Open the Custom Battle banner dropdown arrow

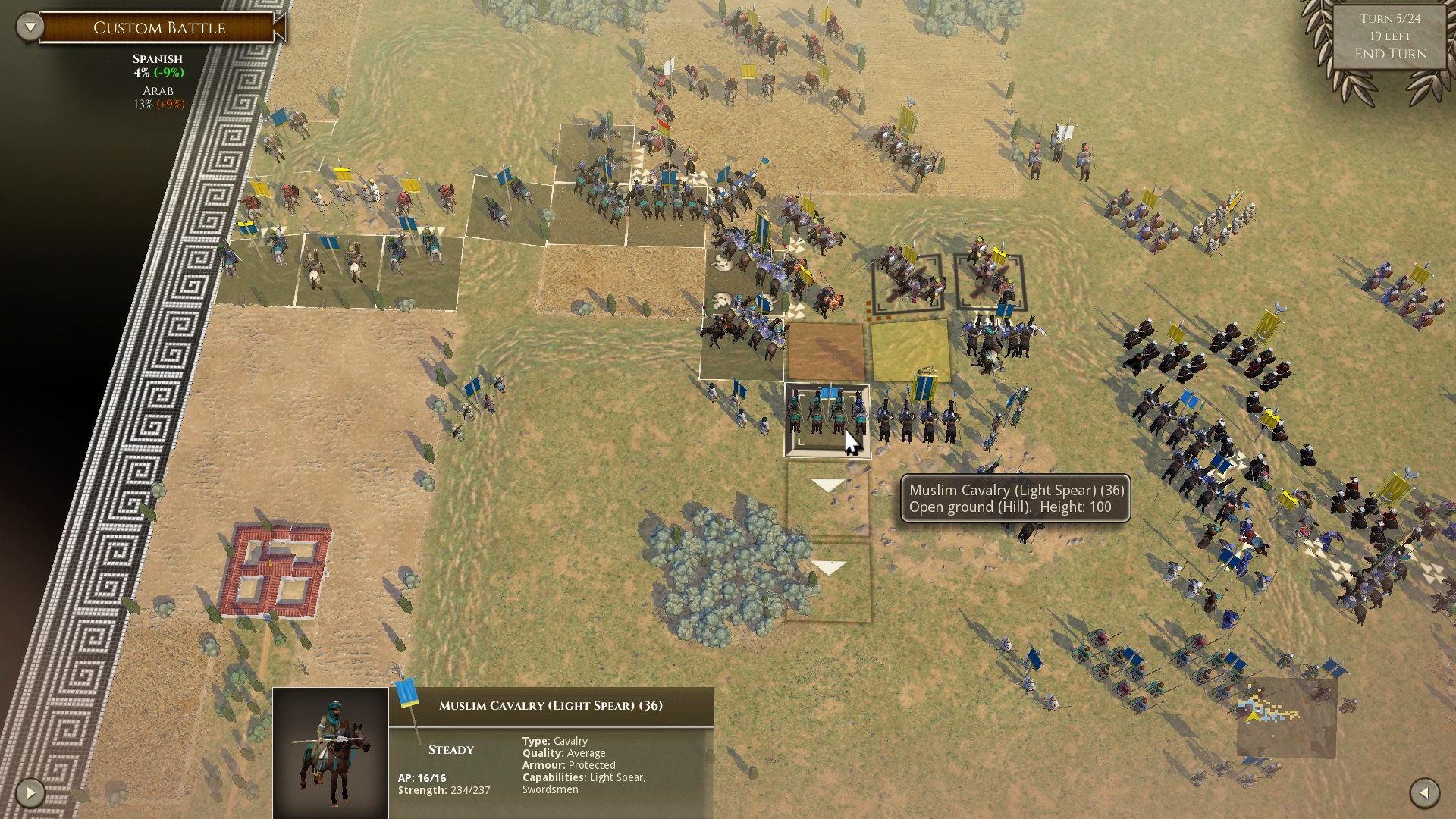(30, 25)
